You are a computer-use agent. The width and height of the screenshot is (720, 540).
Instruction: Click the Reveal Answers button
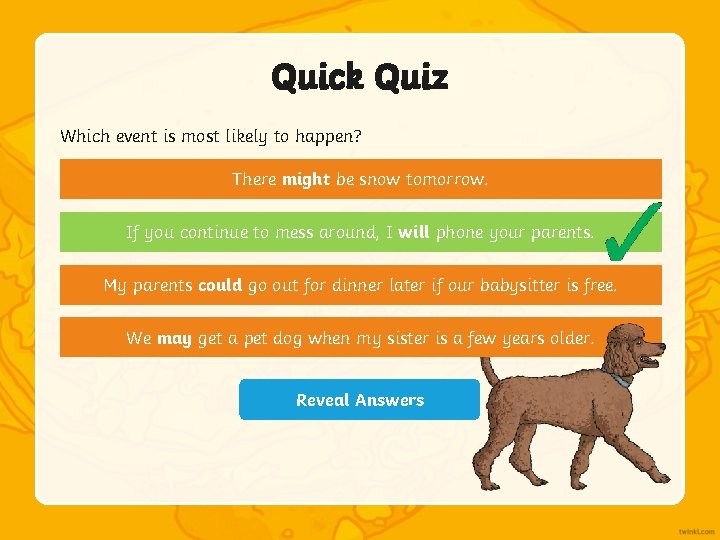[360, 400]
